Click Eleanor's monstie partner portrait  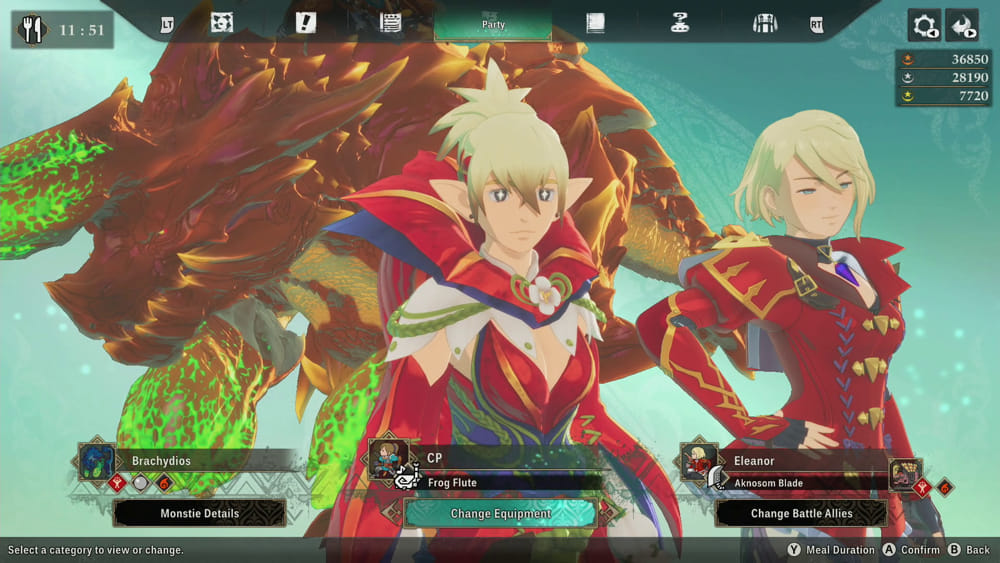[x=906, y=476]
